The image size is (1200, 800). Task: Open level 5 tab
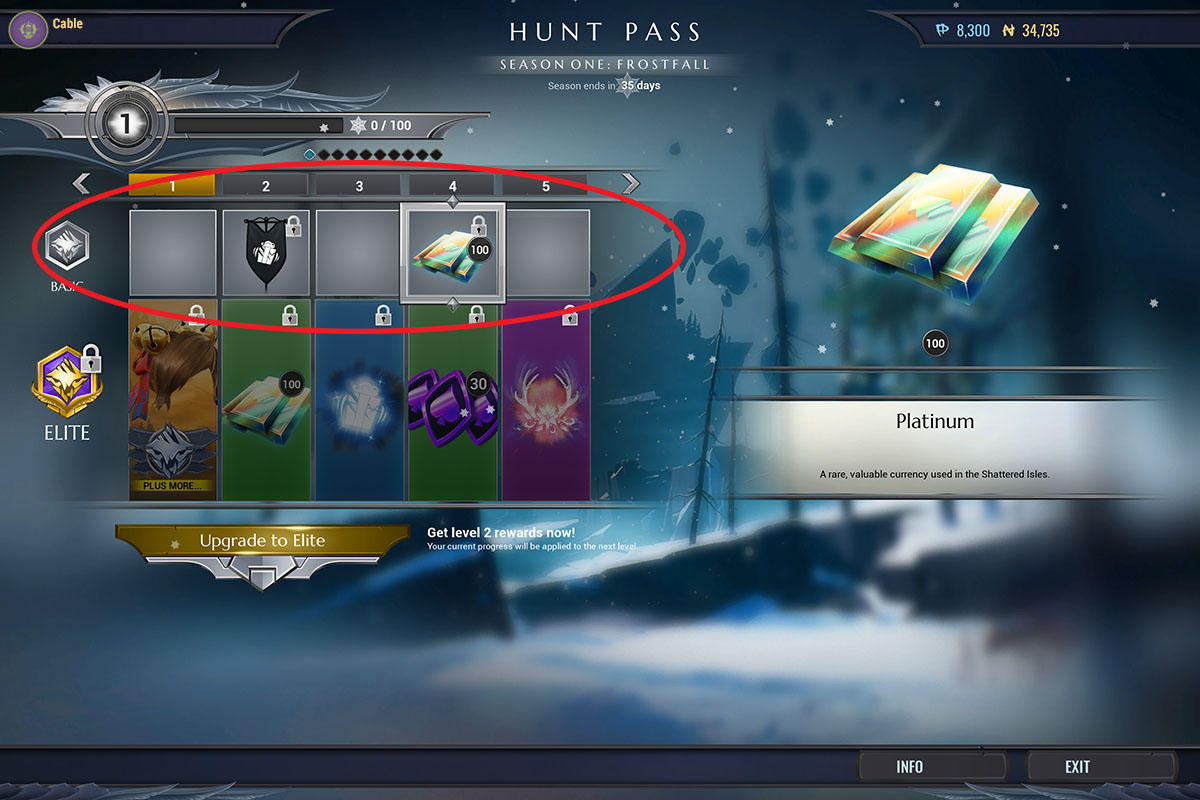(x=545, y=186)
